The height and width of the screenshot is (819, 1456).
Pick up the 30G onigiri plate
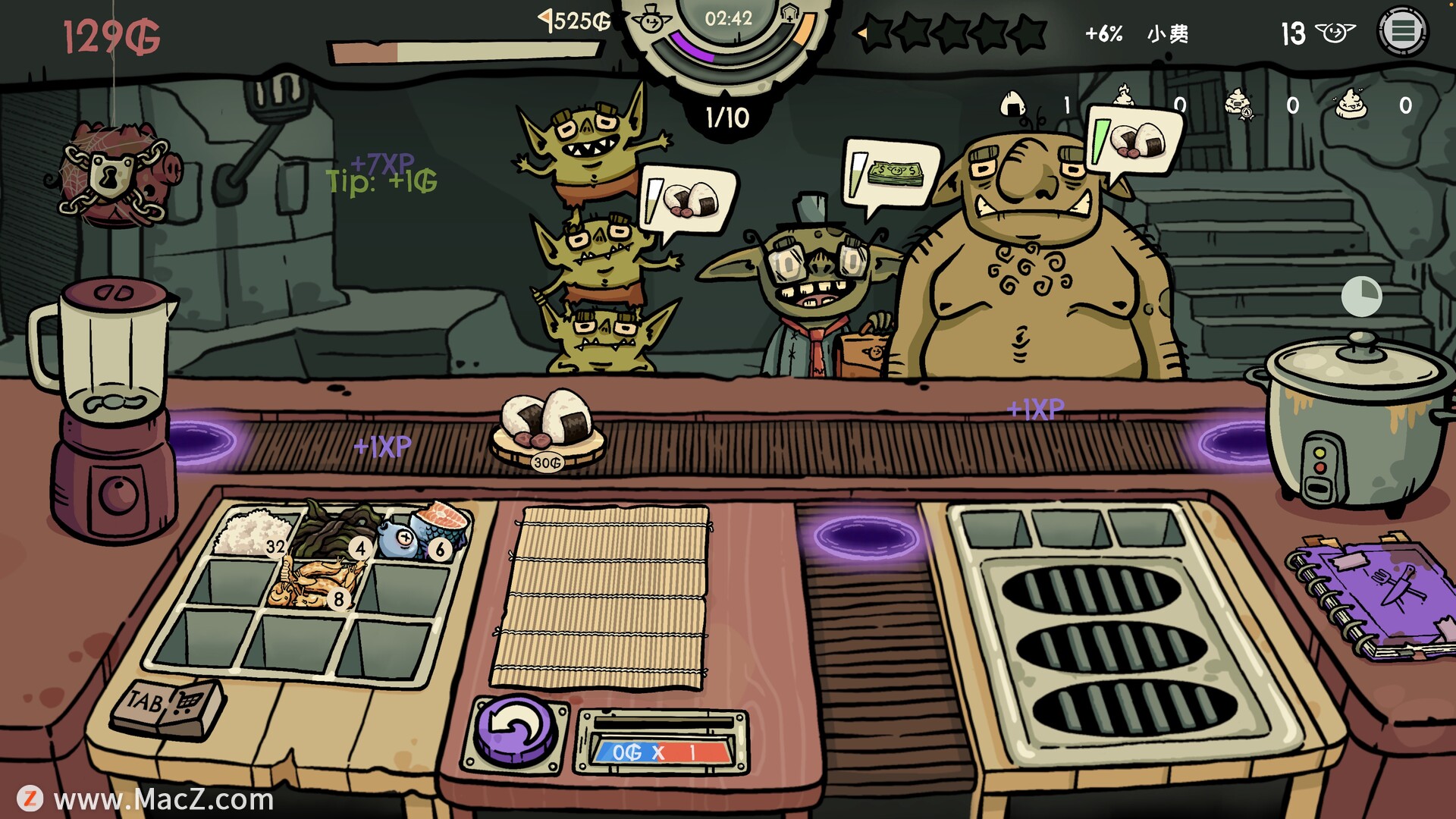click(548, 428)
